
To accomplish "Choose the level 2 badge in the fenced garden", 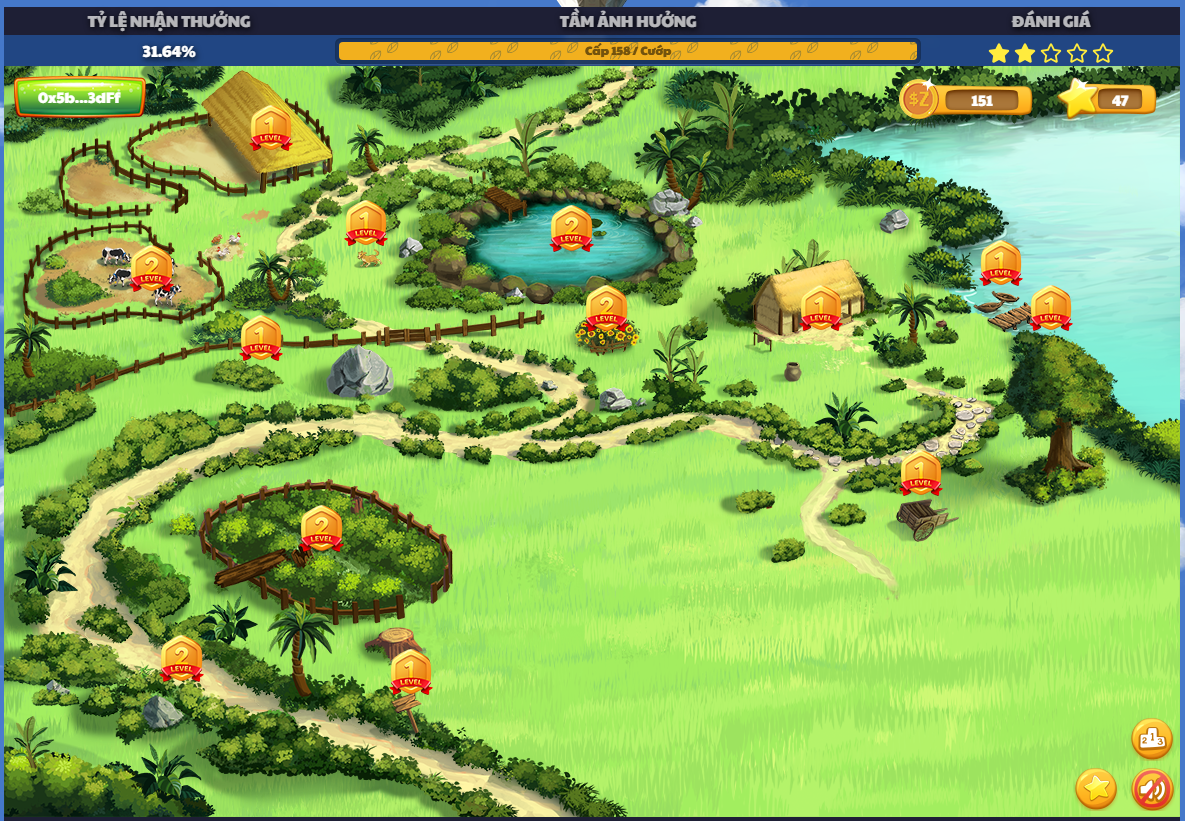I will 321,529.
